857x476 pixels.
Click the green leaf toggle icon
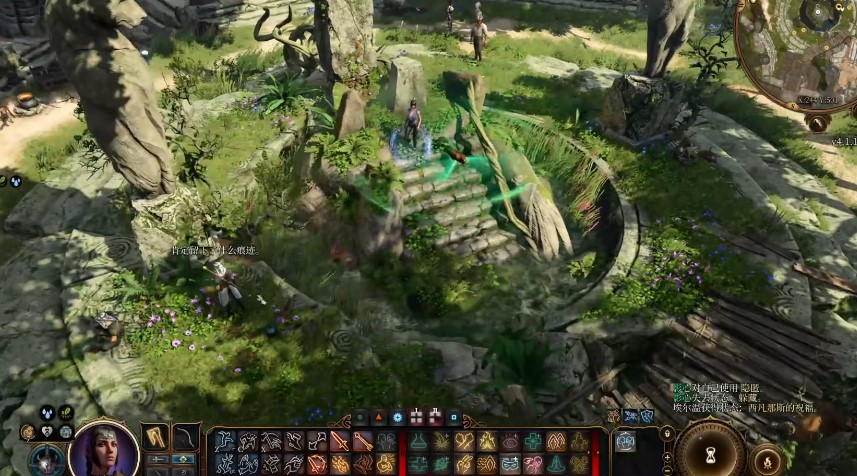coord(65,412)
